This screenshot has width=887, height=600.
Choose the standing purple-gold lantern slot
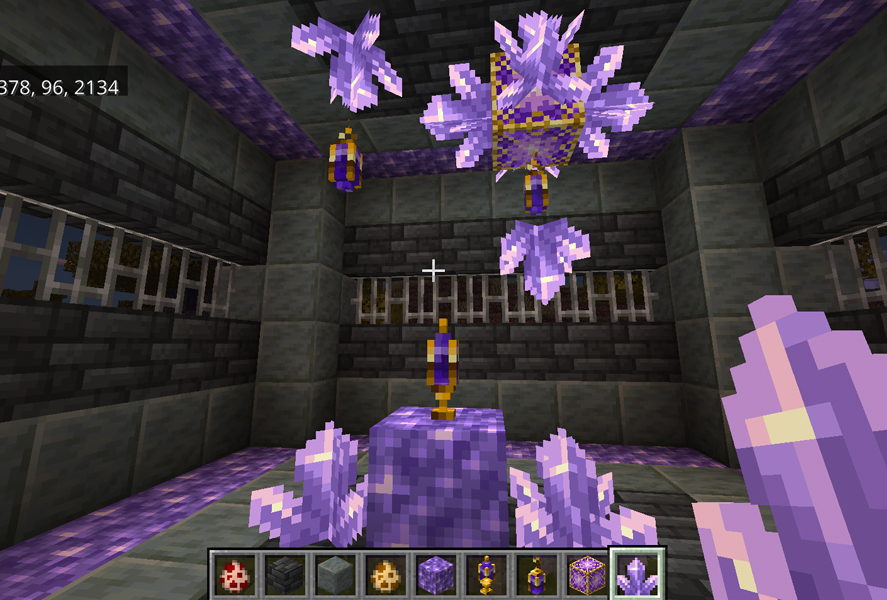pyautogui.click(x=487, y=575)
